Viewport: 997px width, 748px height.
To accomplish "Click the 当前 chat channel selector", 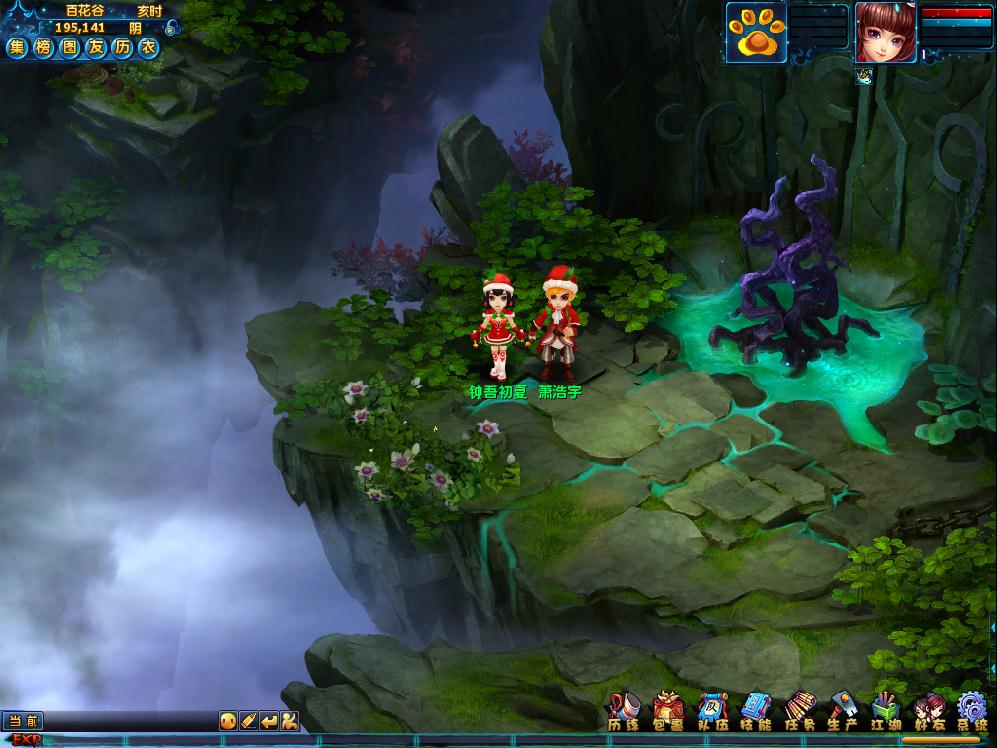I will 23,720.
